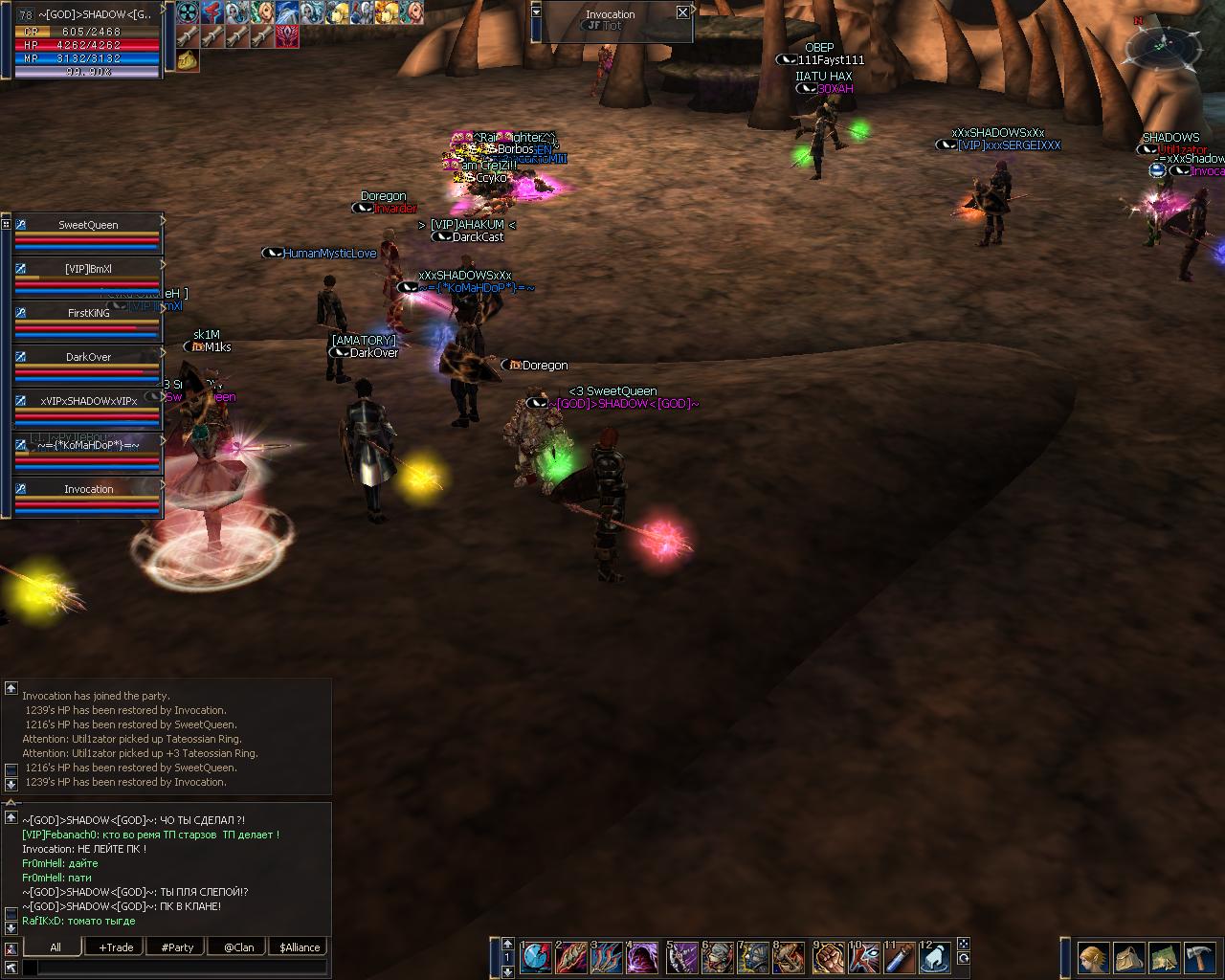Screen dimensions: 1225x980
Task: Target DarkOver in the party panel
Action: click(x=88, y=357)
